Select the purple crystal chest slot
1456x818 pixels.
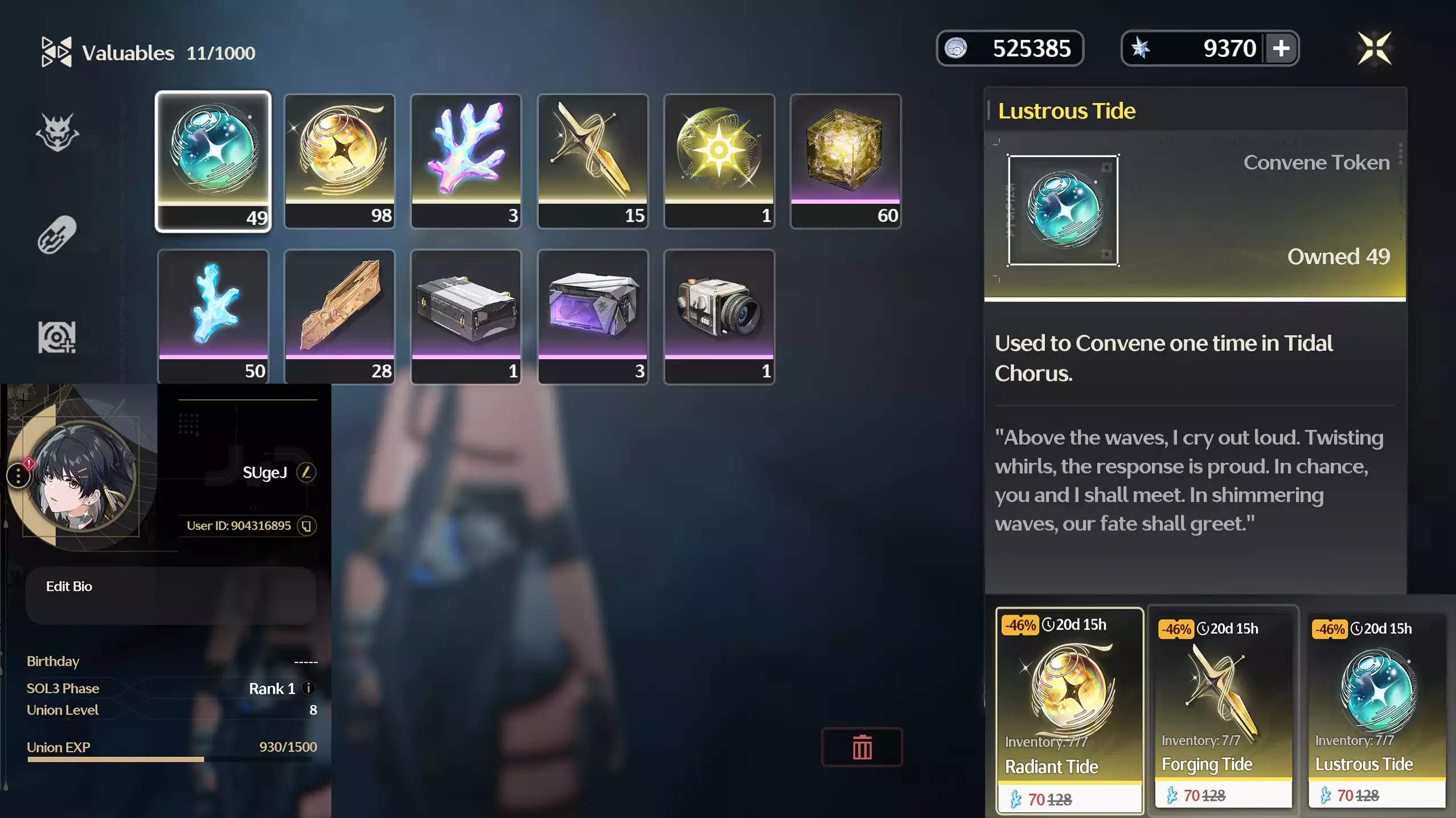[592, 316]
